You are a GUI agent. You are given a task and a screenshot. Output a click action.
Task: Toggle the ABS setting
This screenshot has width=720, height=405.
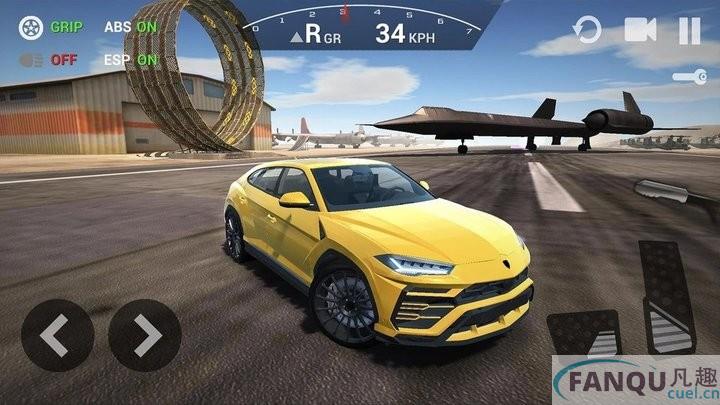(130, 27)
